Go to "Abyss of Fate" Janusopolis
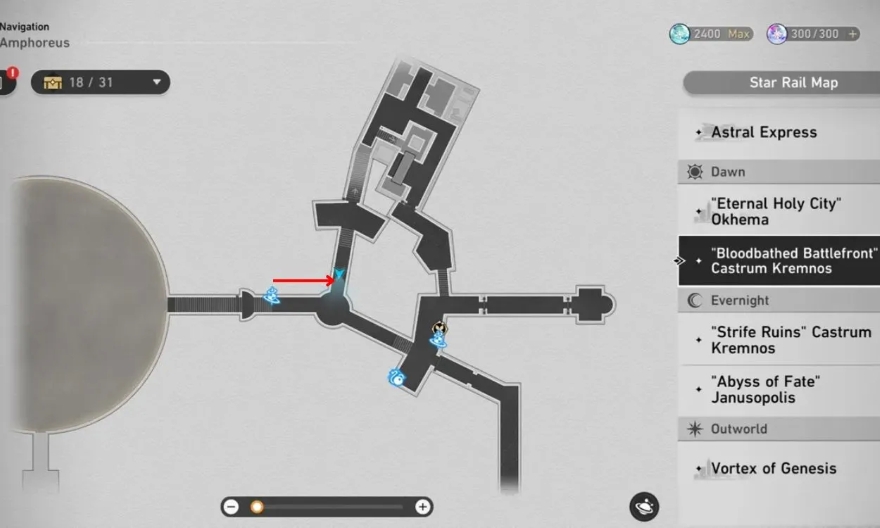 (x=766, y=389)
